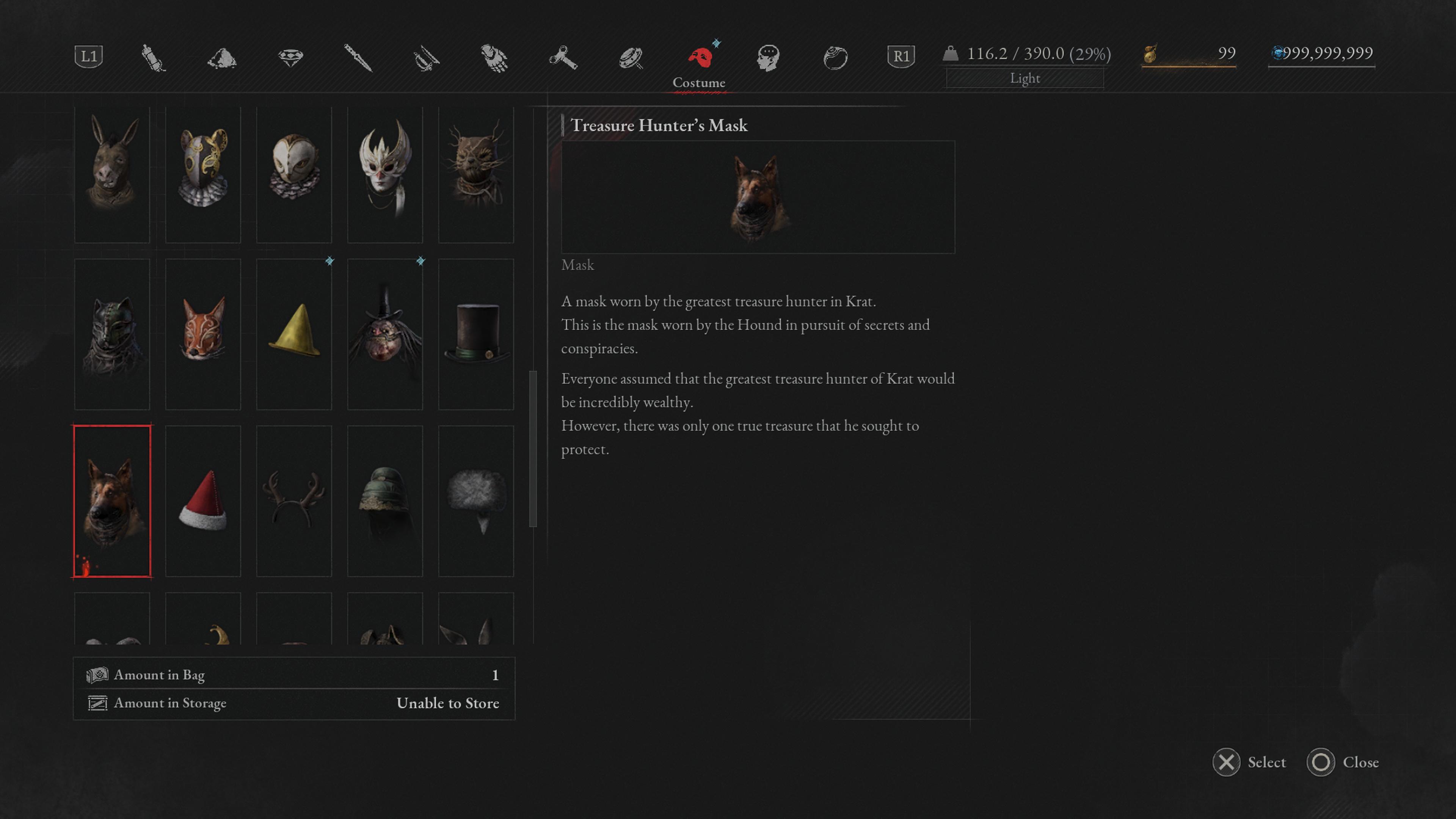
Task: Select the gray fur hat
Action: point(476,501)
